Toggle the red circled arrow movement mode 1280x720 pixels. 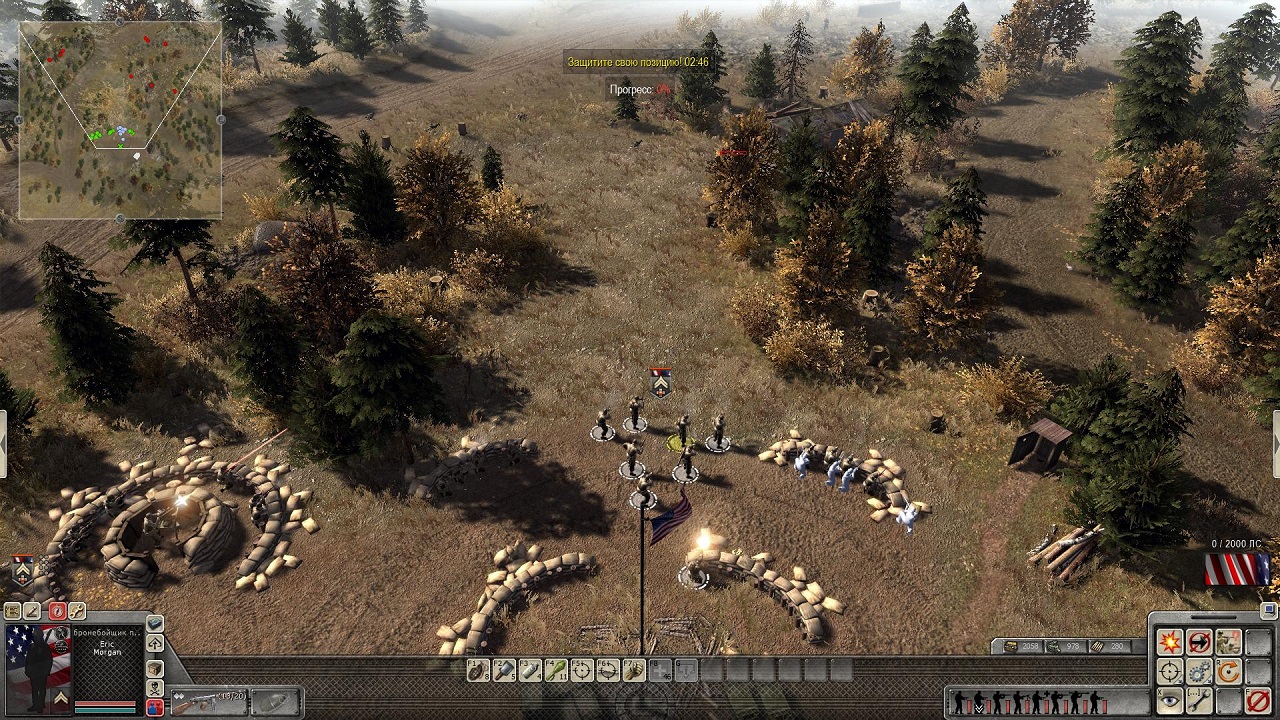point(1199,642)
